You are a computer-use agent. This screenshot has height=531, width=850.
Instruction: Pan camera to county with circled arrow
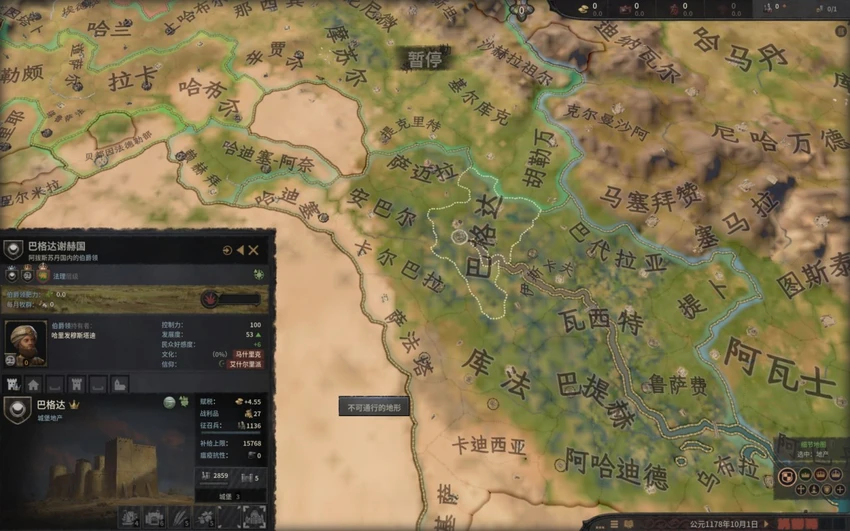click(228, 250)
